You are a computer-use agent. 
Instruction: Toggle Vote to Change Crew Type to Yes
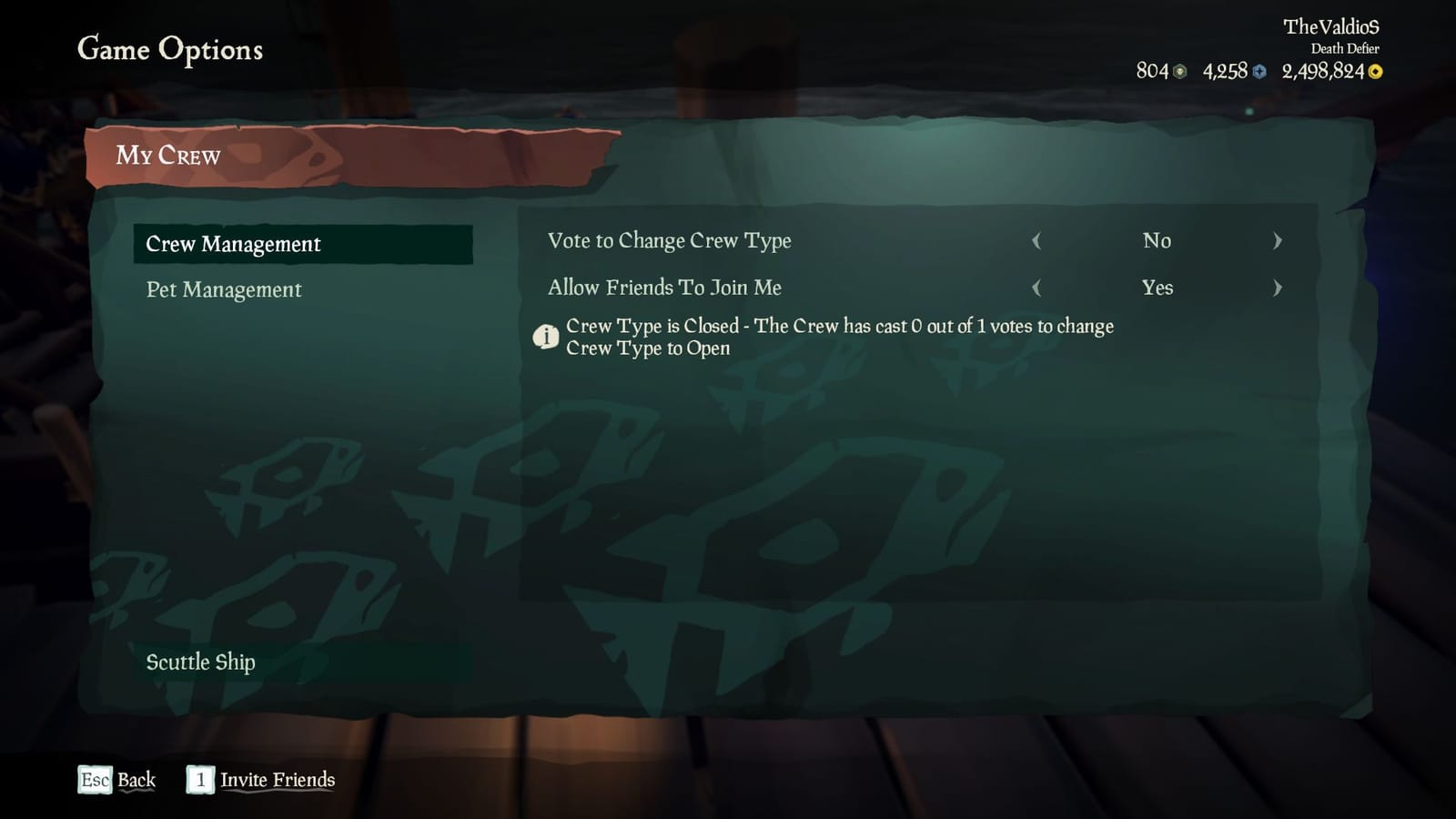tap(1278, 241)
